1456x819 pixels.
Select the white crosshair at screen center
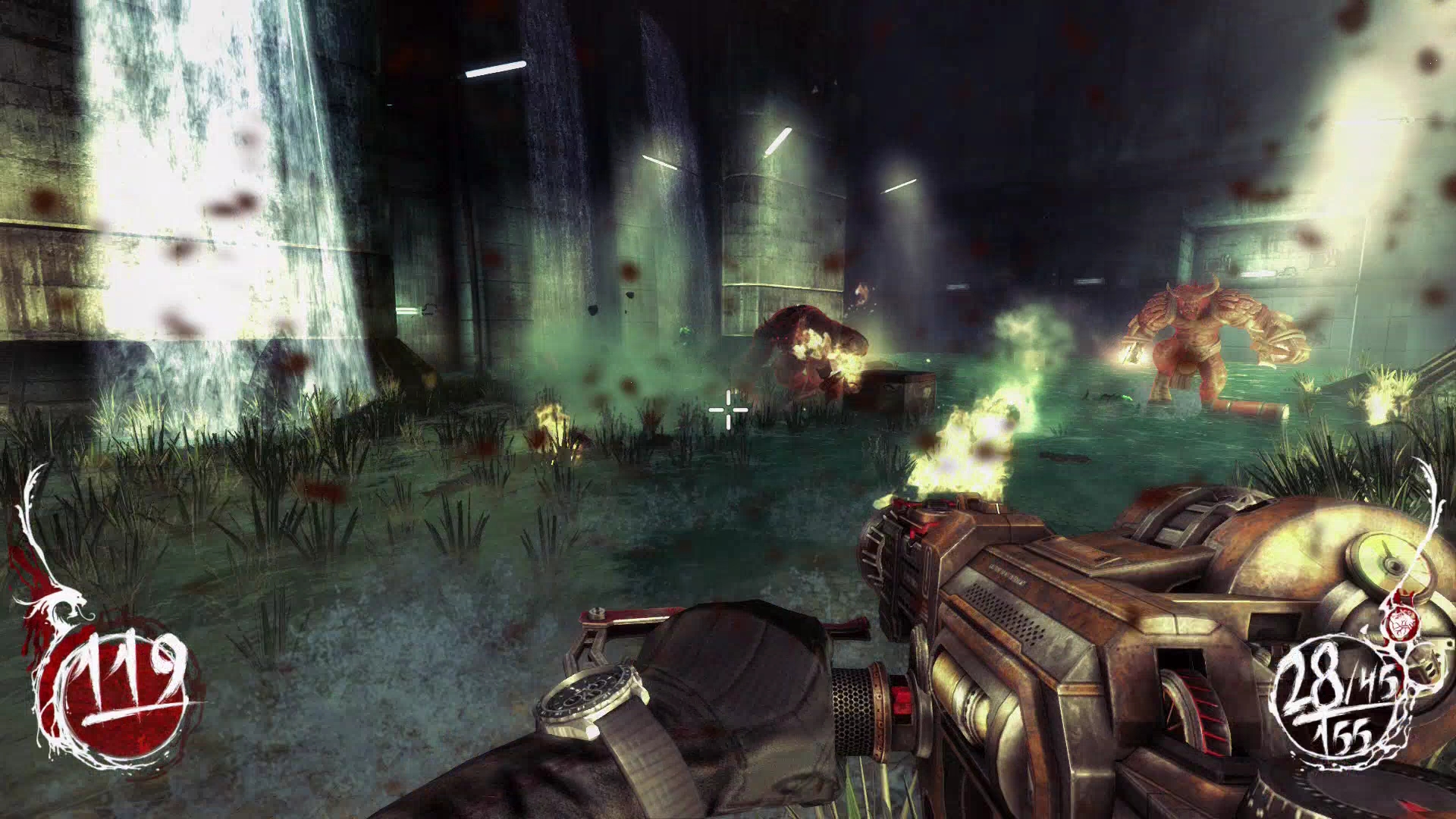(726, 409)
